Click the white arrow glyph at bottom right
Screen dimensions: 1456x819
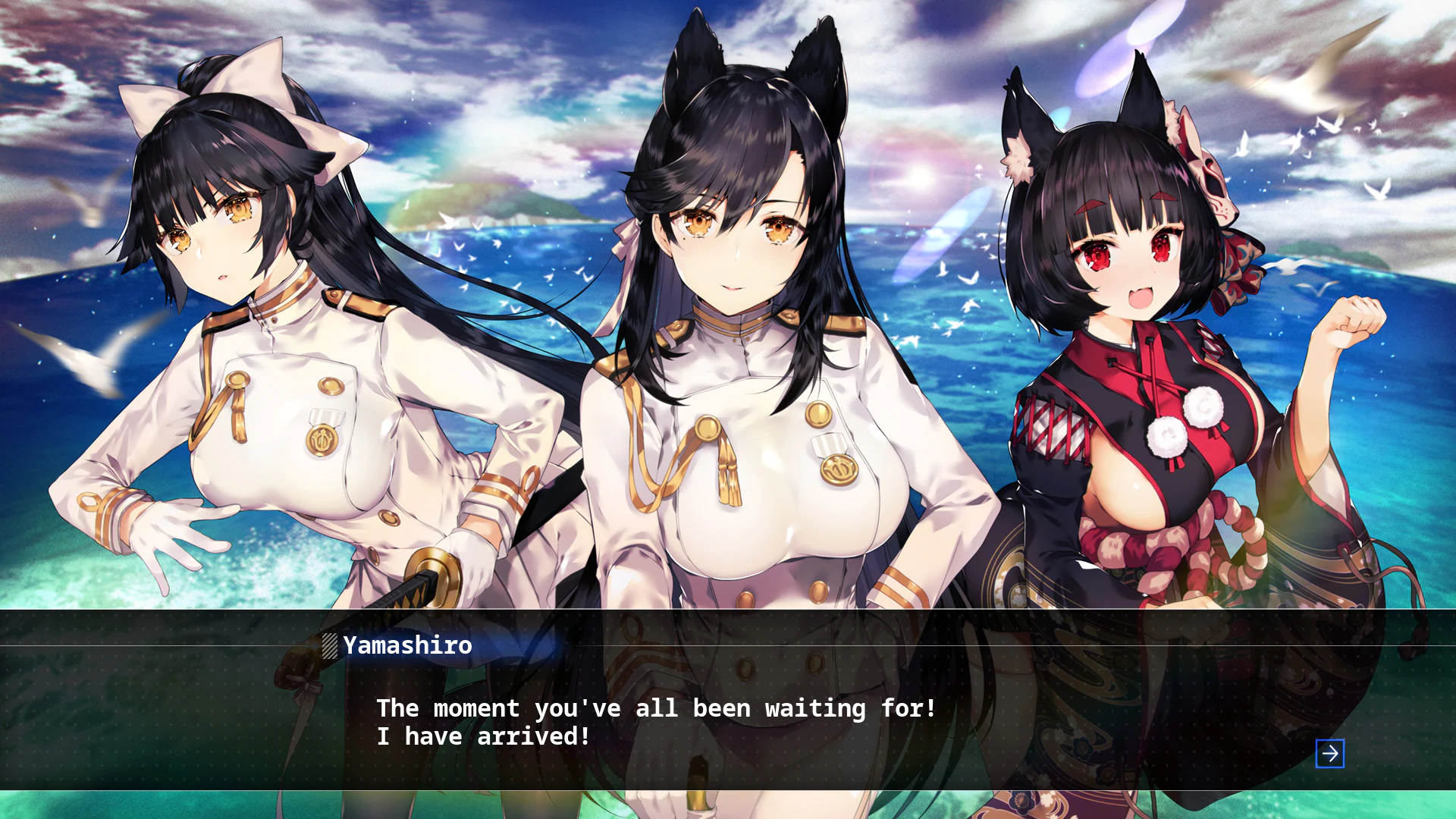point(1329,755)
